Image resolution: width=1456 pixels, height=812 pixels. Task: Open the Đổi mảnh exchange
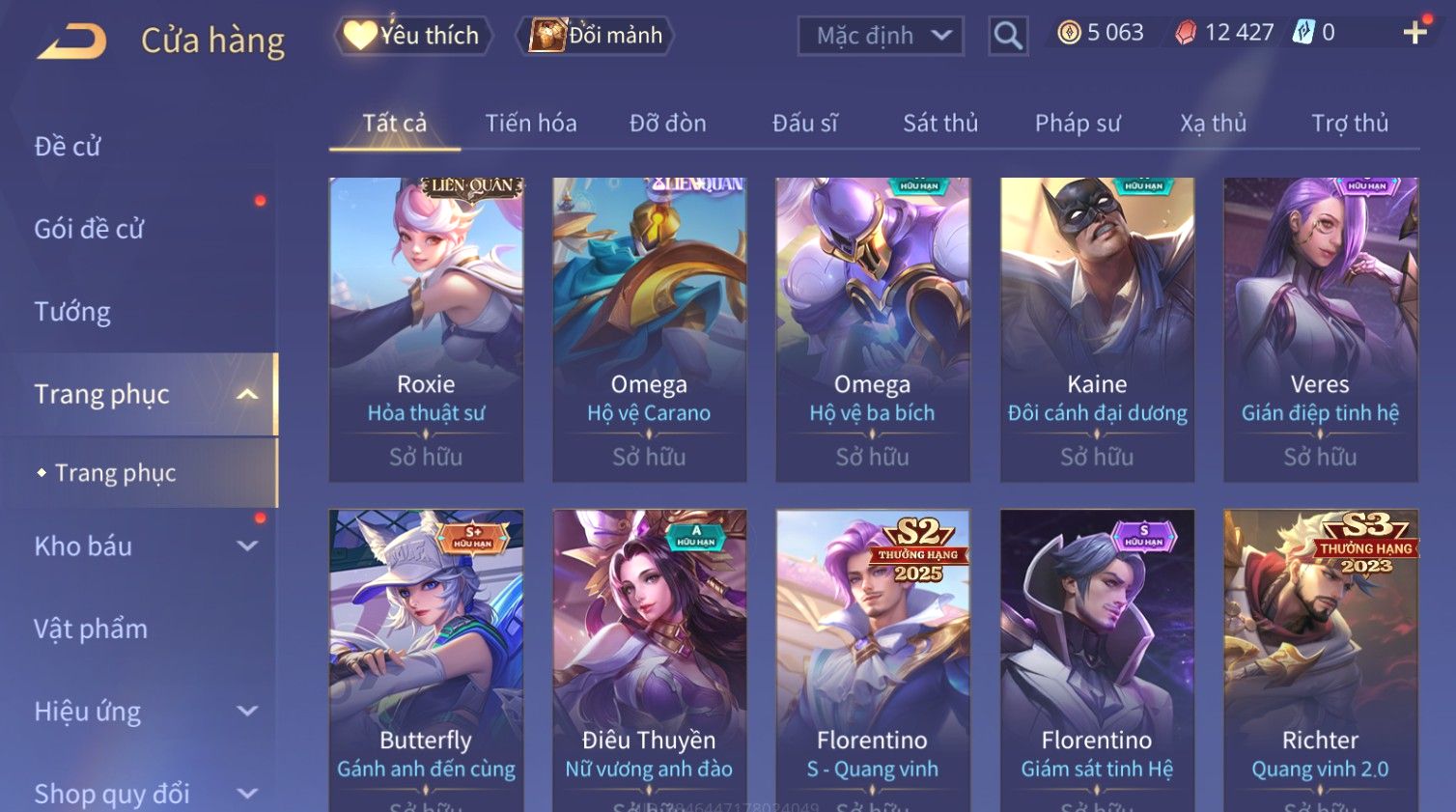pos(597,36)
